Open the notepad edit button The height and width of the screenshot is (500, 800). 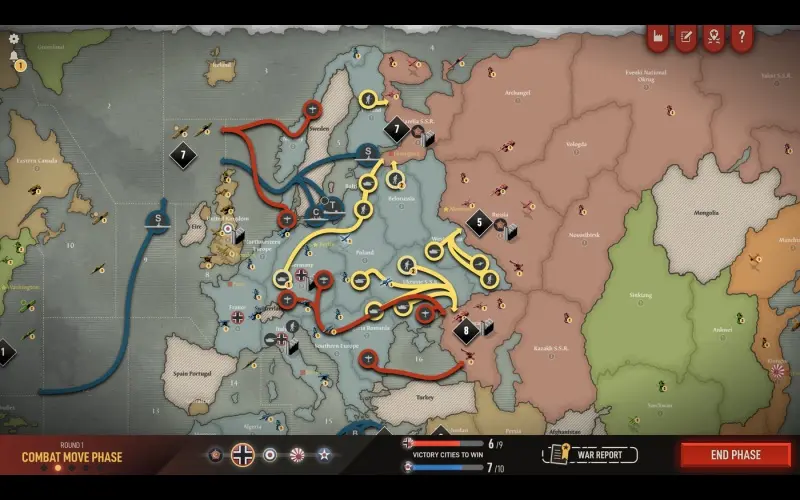[x=686, y=38]
